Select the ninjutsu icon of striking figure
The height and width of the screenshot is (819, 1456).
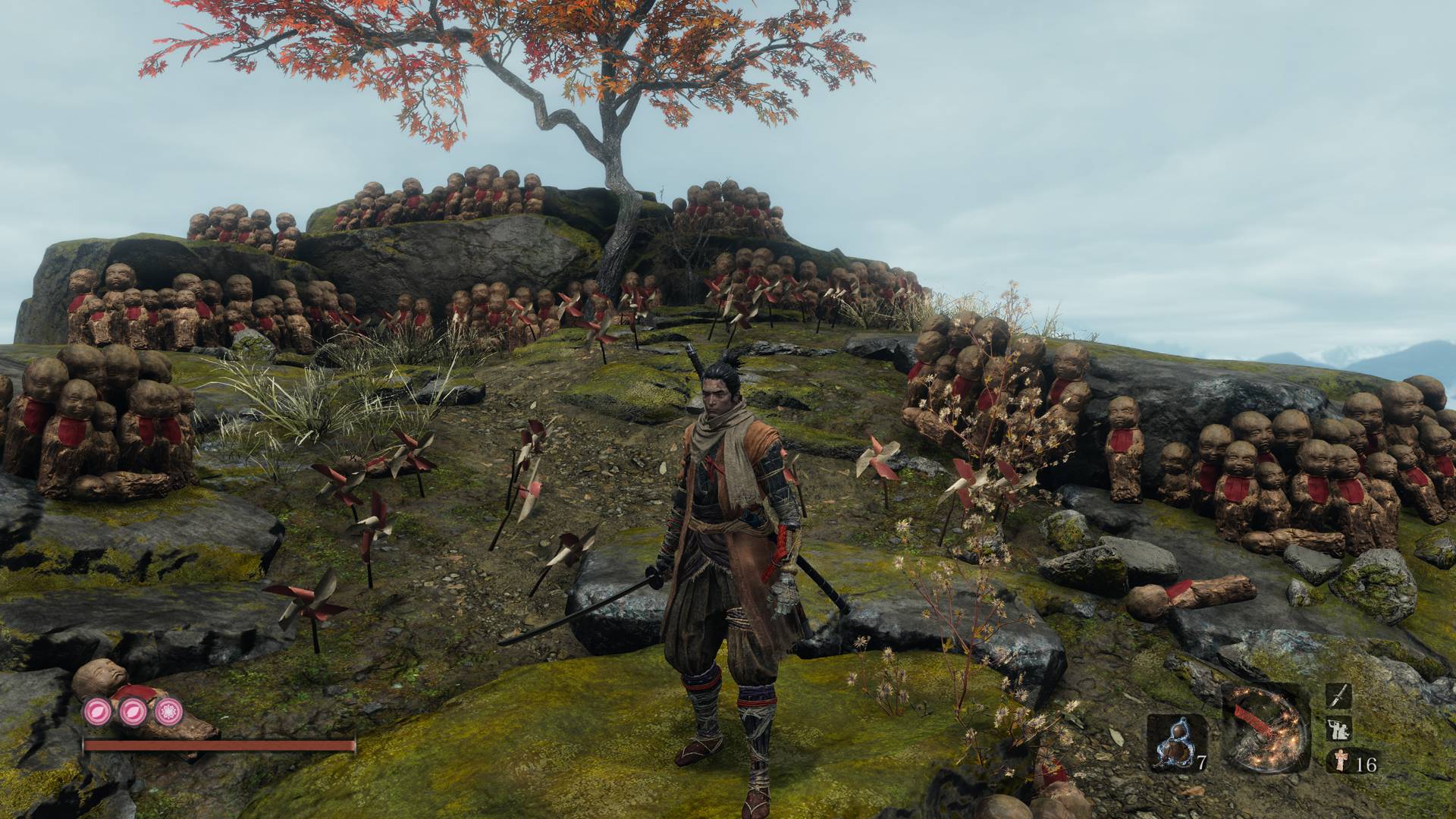1338,730
